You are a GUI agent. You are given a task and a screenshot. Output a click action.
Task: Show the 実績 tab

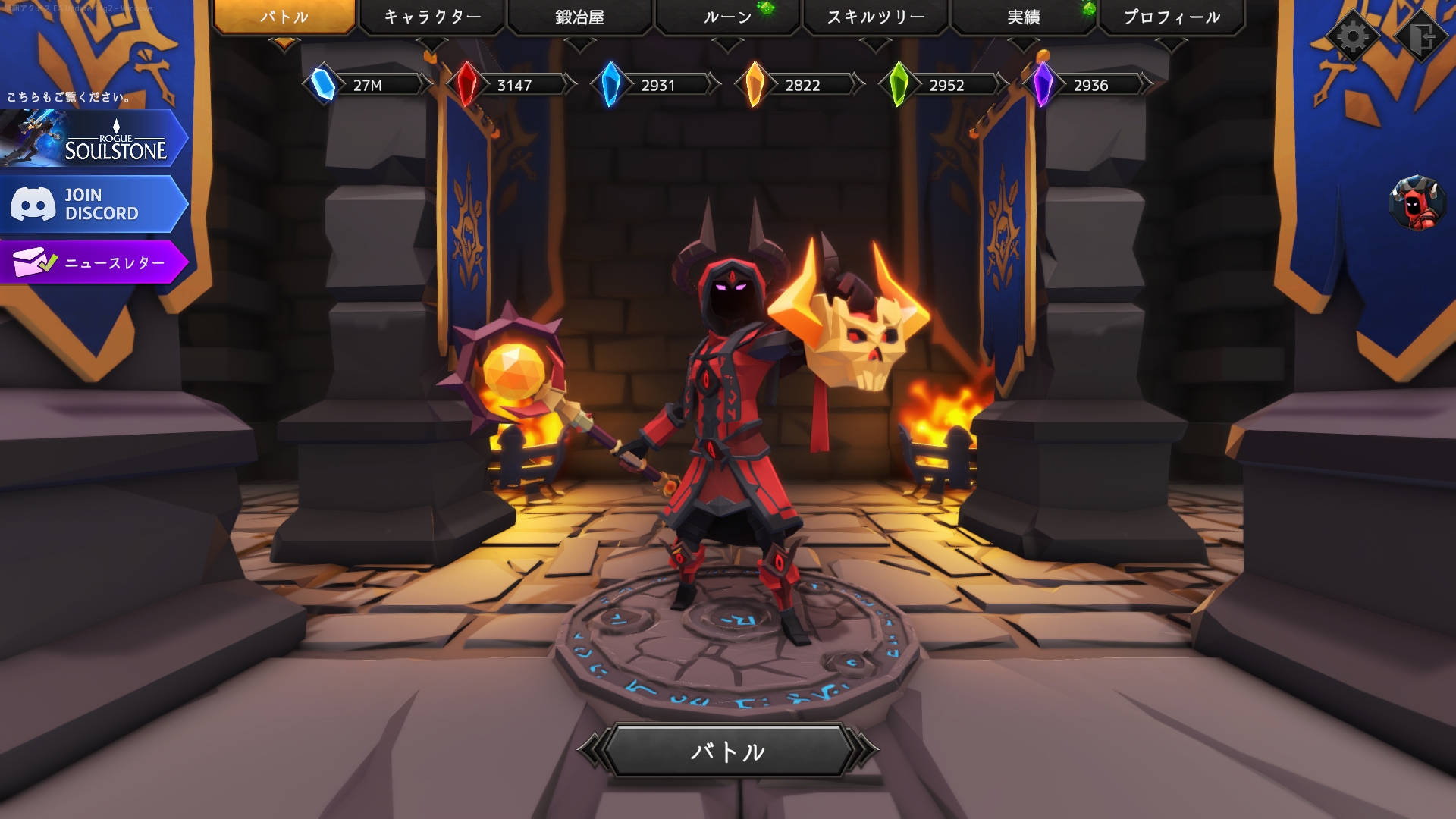(x=1023, y=17)
